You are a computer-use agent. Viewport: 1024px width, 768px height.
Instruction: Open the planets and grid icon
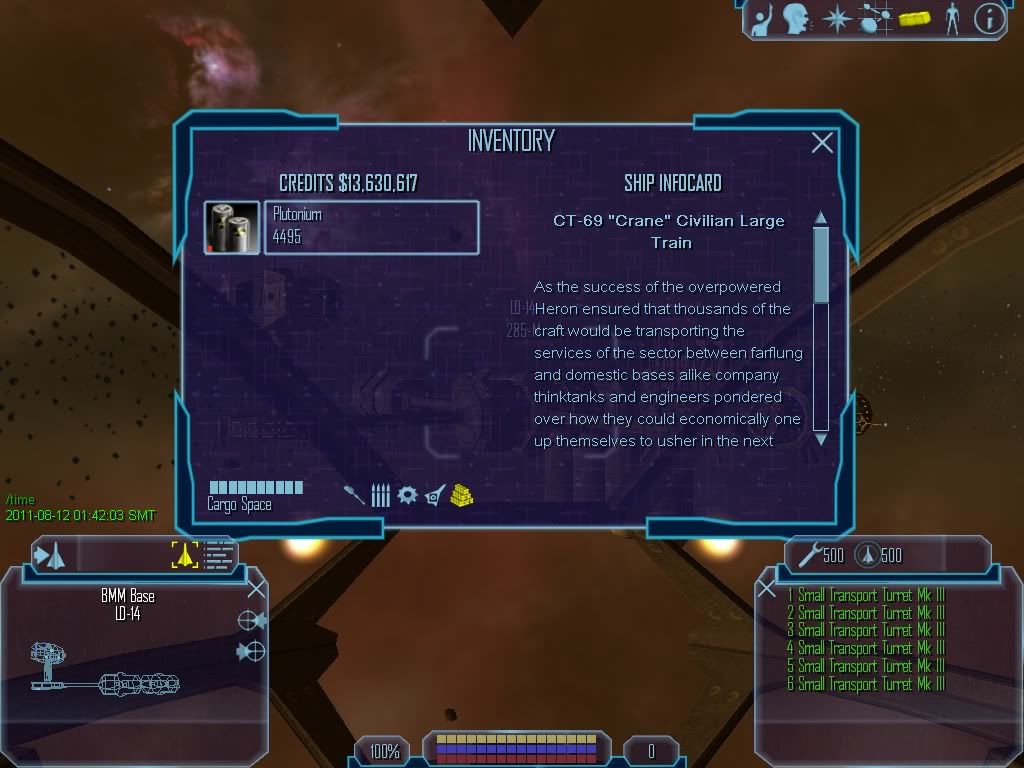click(875, 19)
